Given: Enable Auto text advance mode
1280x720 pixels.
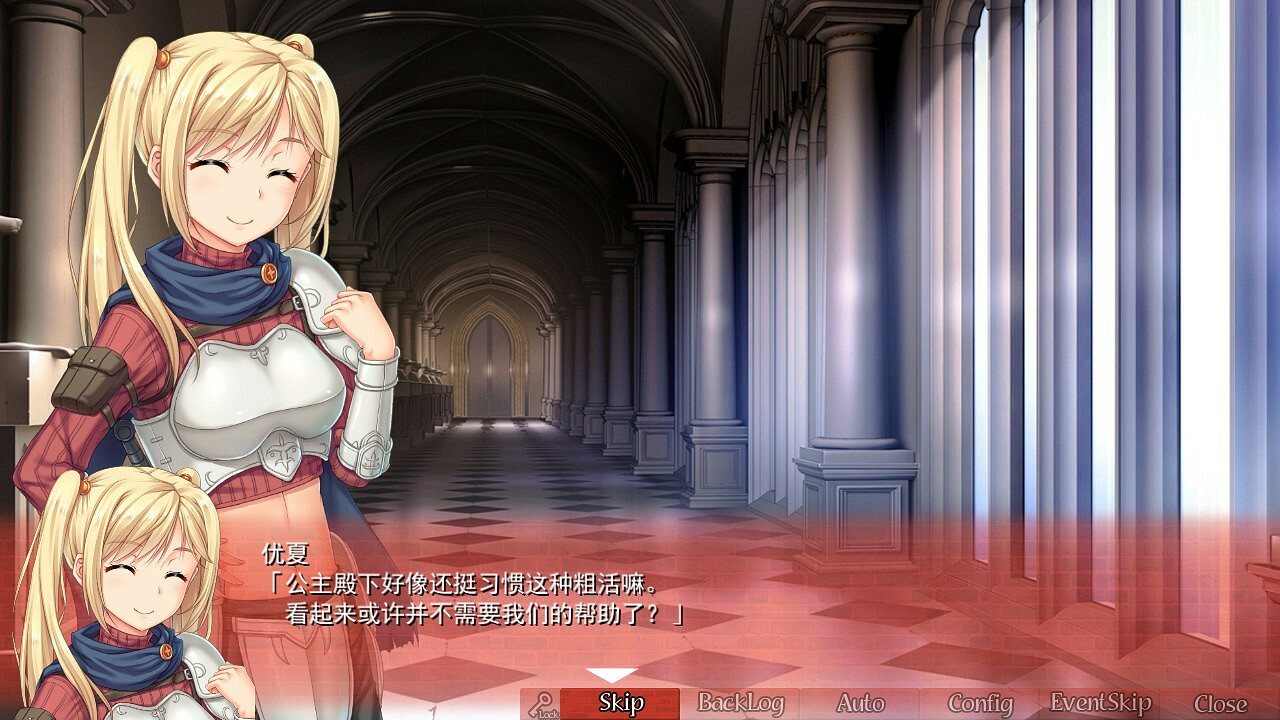Looking at the screenshot, I should [x=860, y=702].
